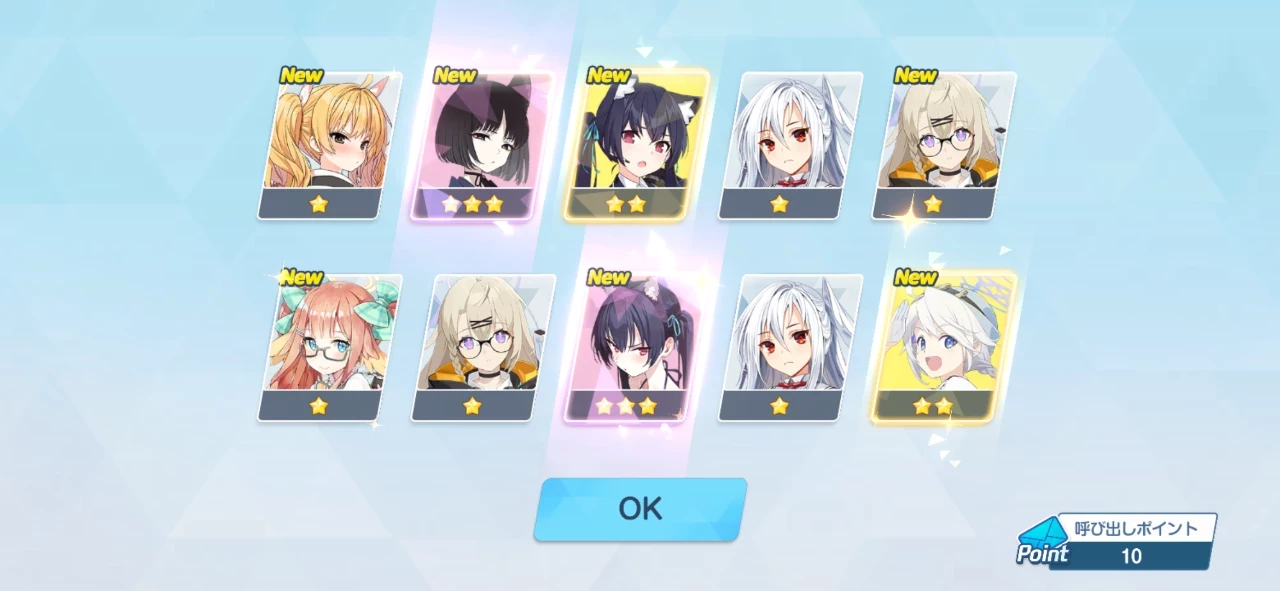Pick the blonde glasses girl card without New tag
Screen dimensions: 1280x591
[482, 346]
